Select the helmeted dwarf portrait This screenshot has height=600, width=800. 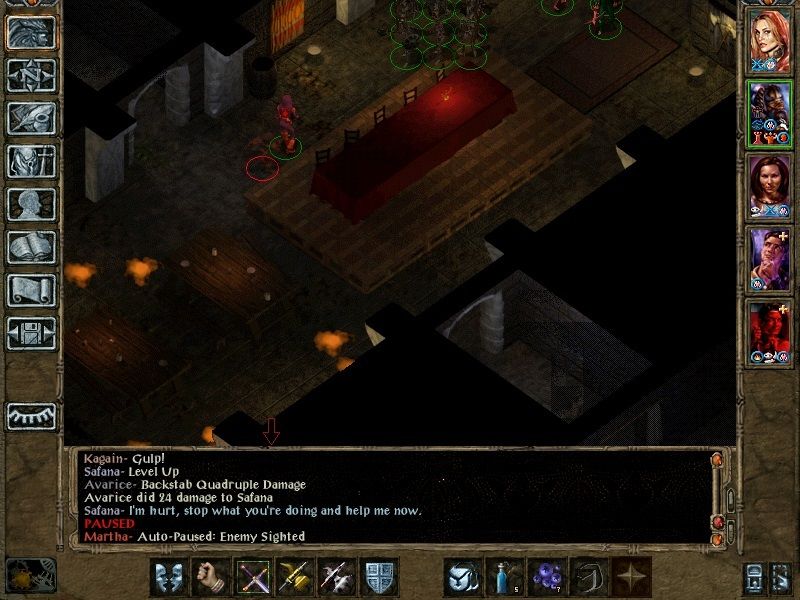coord(770,113)
